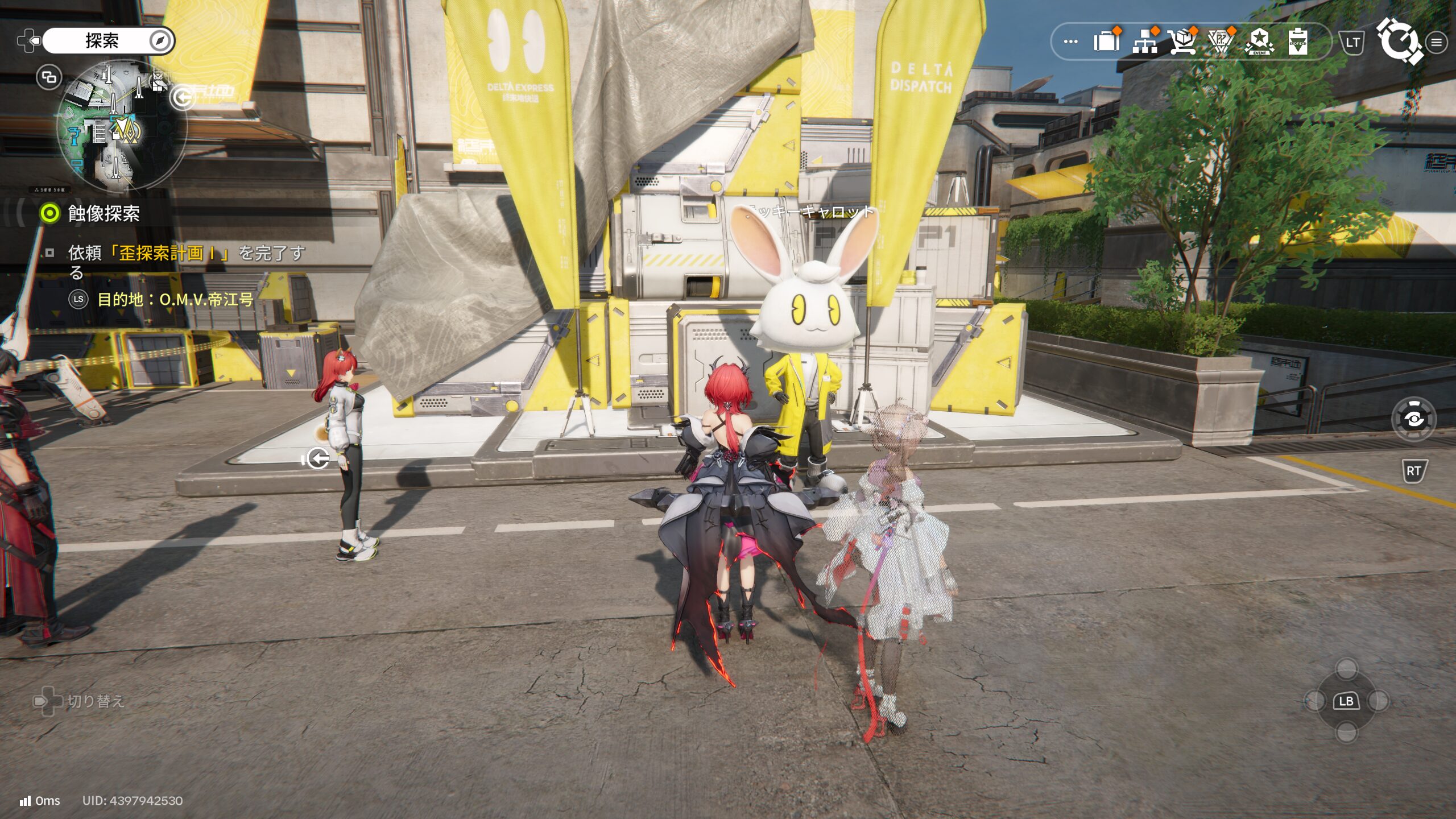Expand the three-dots more menu
Image resolution: width=1456 pixels, height=819 pixels.
click(1070, 42)
